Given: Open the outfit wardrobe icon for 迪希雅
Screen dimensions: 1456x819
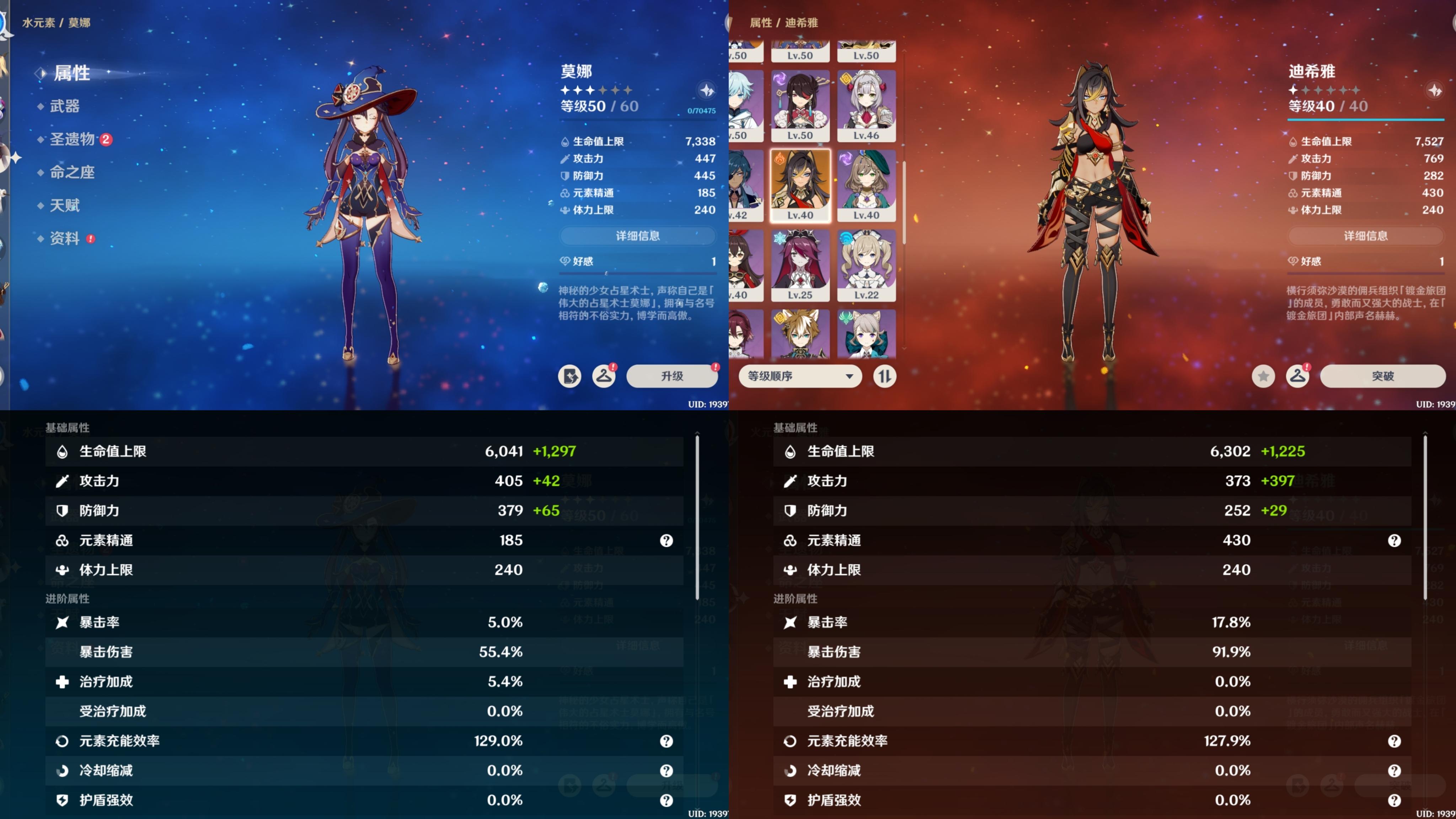Looking at the screenshot, I should click(1298, 375).
